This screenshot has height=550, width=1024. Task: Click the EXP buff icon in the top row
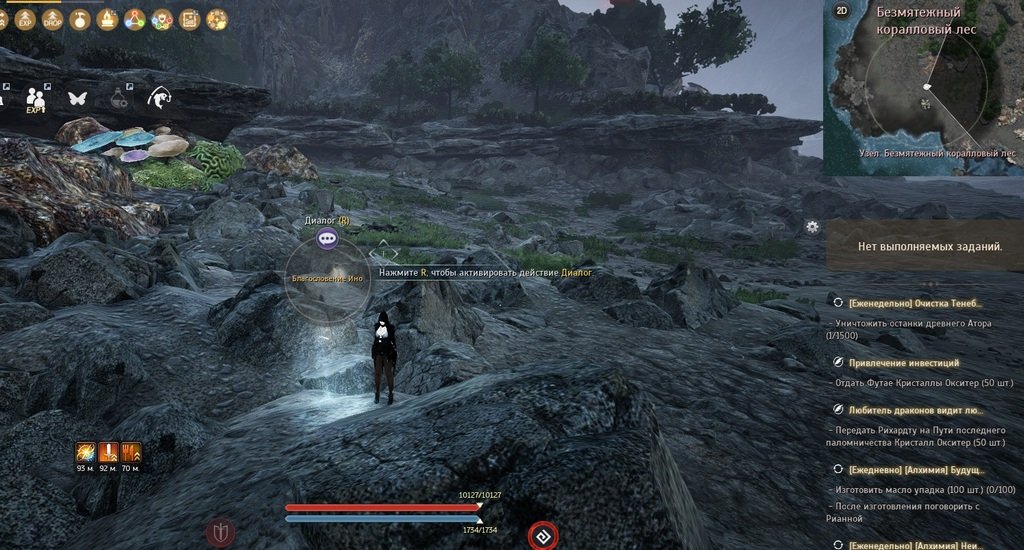click(x=26, y=19)
